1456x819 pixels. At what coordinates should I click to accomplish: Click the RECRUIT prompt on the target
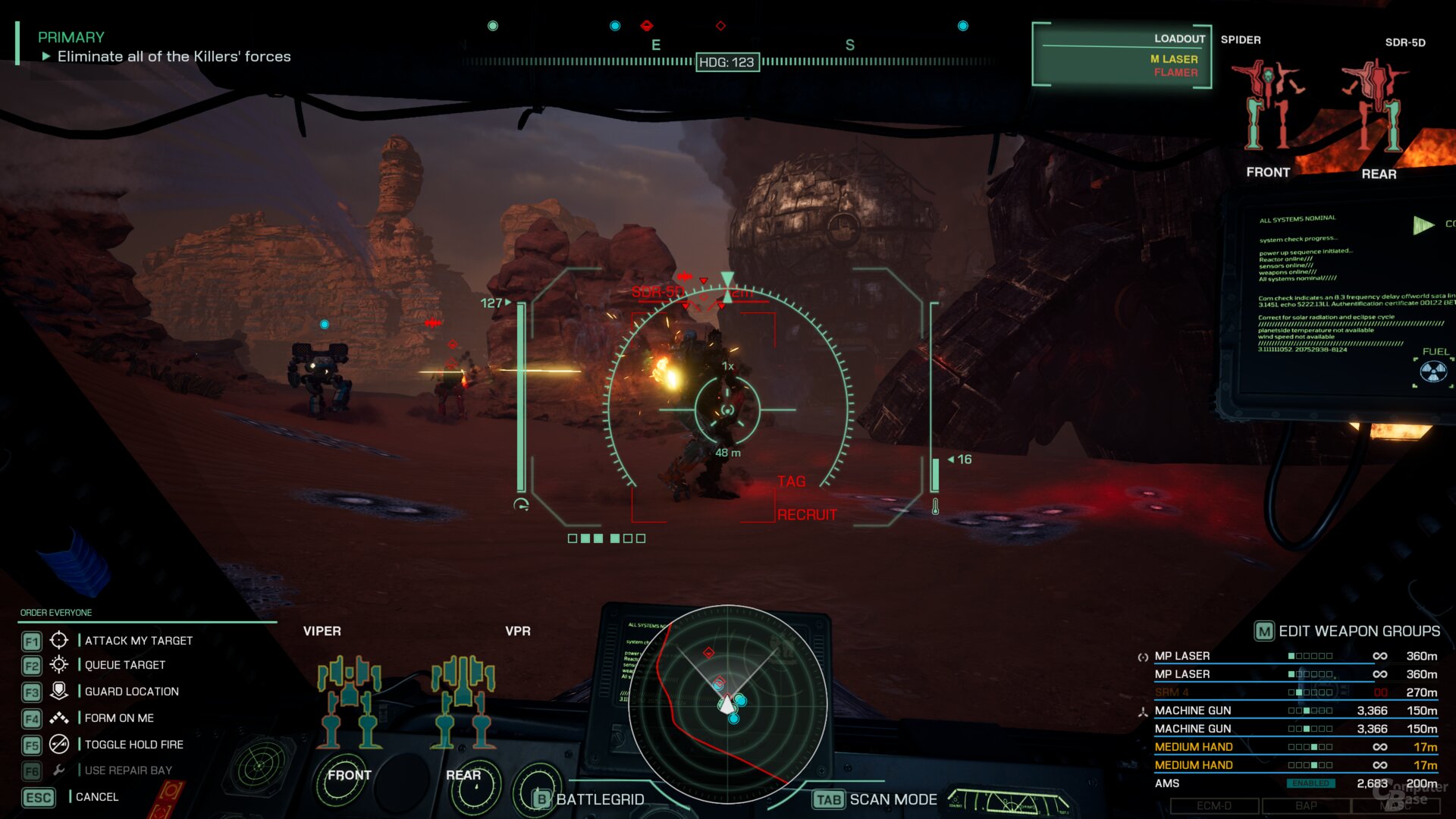coord(805,514)
